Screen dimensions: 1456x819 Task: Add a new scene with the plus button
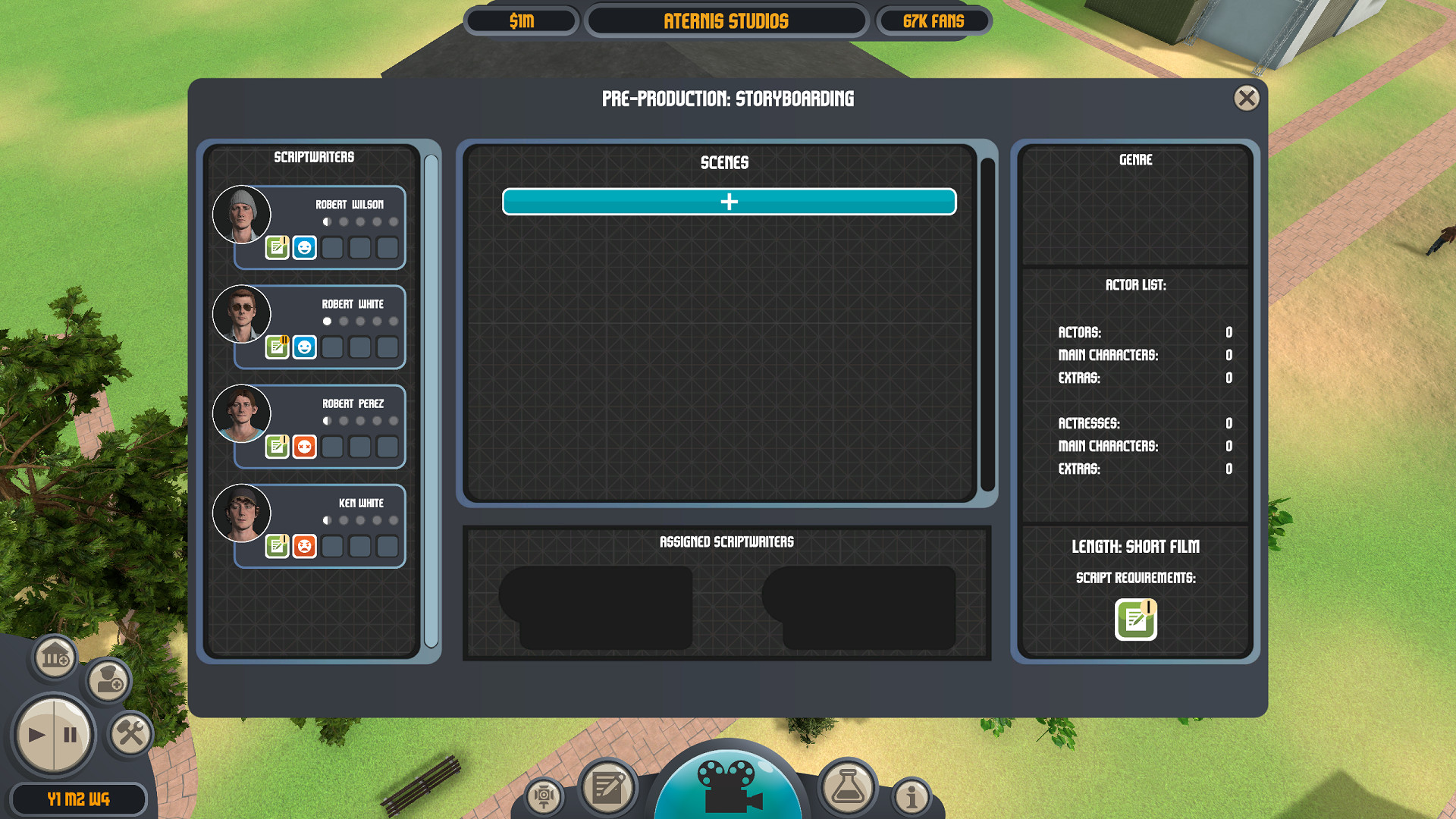(729, 202)
